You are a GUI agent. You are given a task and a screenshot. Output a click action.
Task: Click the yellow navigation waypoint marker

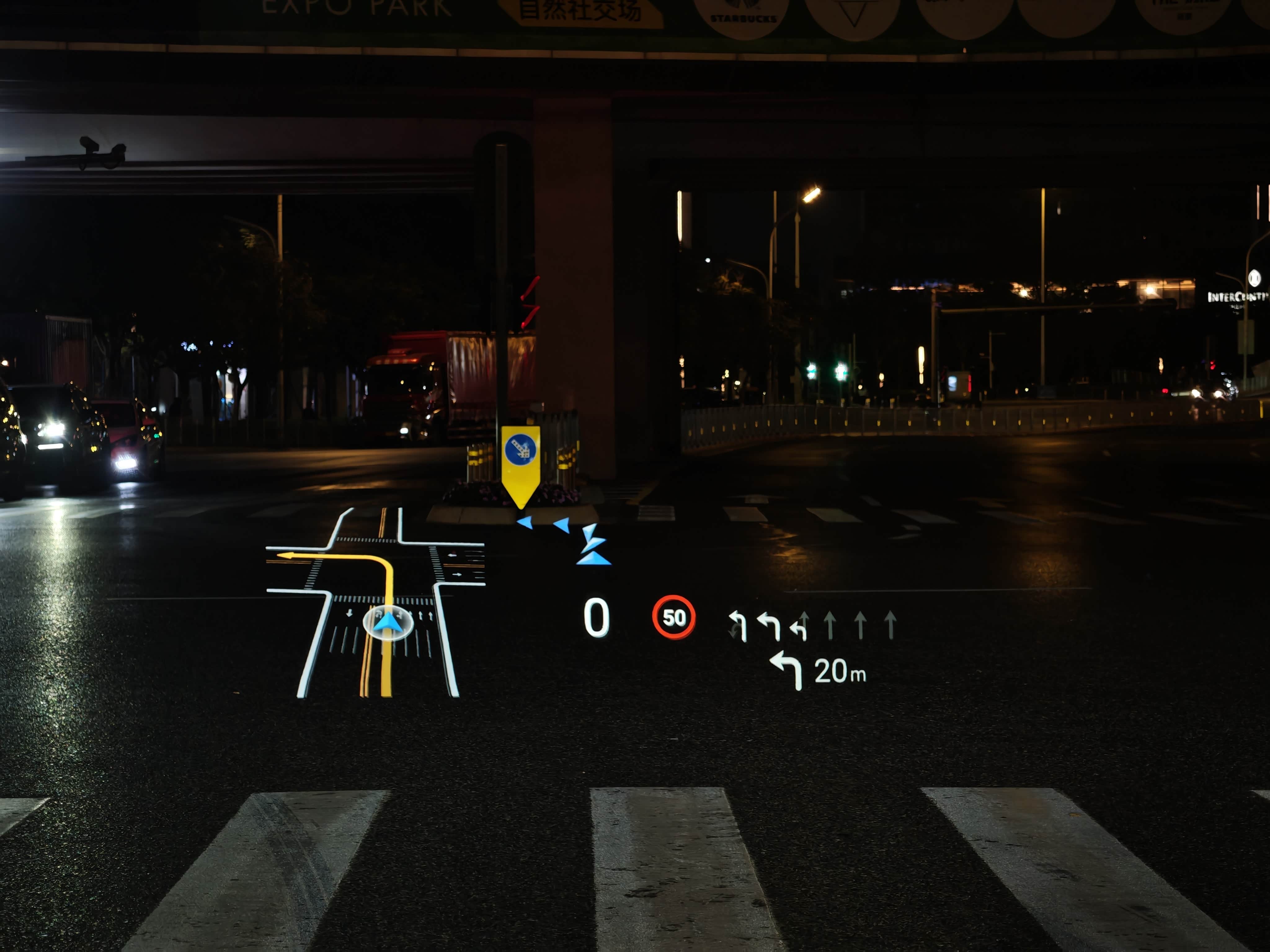click(520, 462)
